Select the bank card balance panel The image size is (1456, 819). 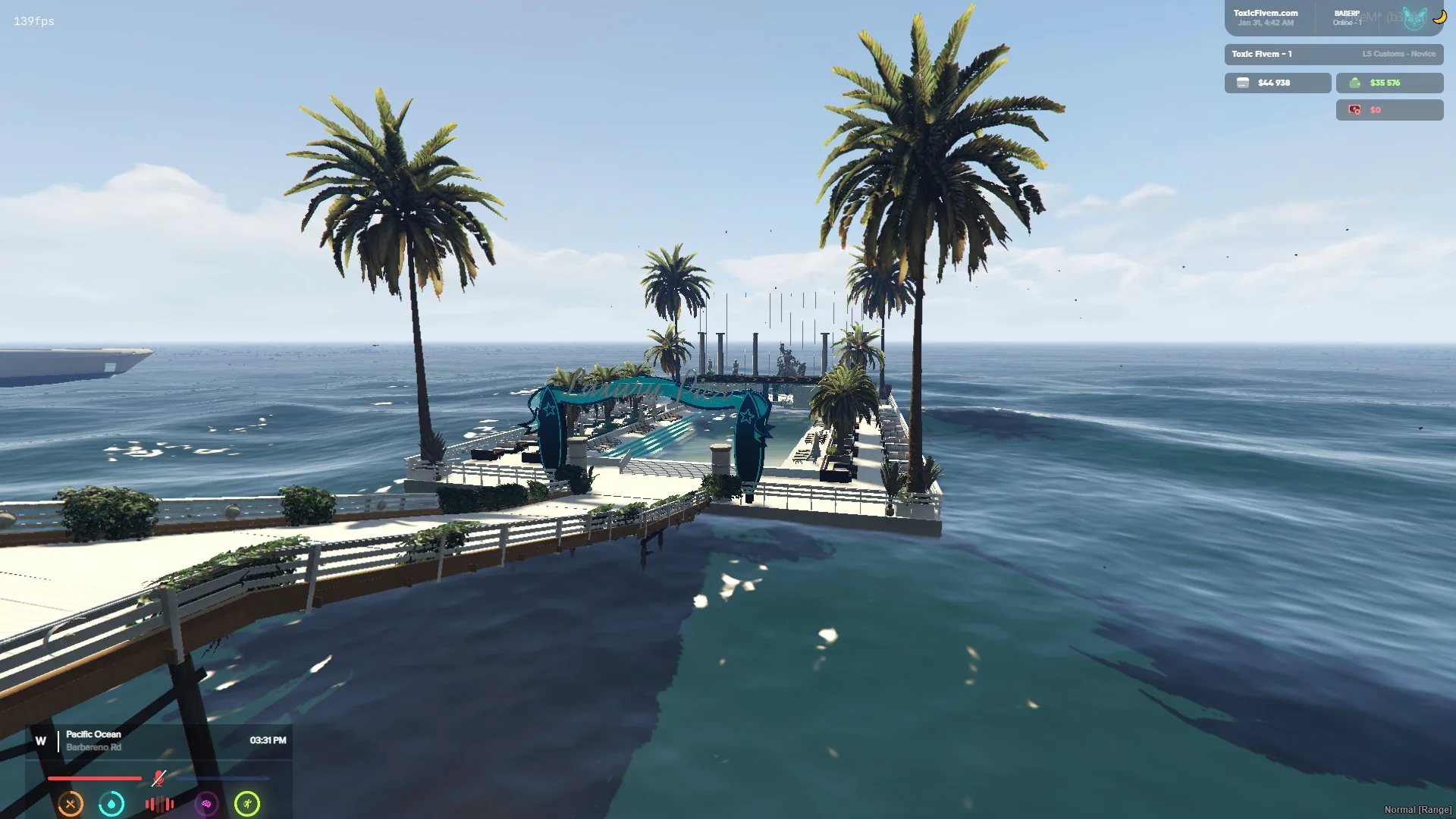pyautogui.click(x=1277, y=83)
